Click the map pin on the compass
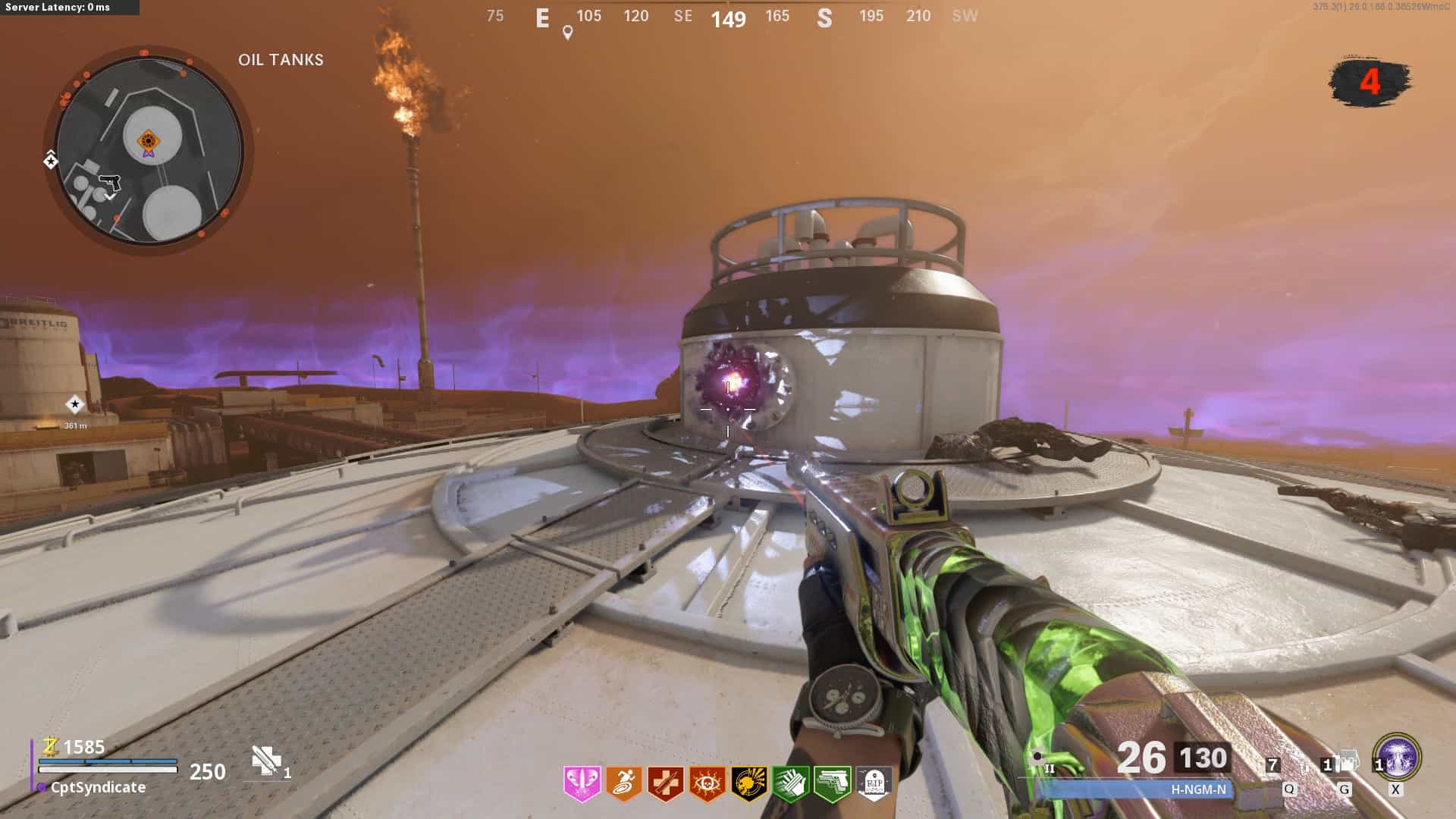The height and width of the screenshot is (819, 1456). pyautogui.click(x=567, y=33)
